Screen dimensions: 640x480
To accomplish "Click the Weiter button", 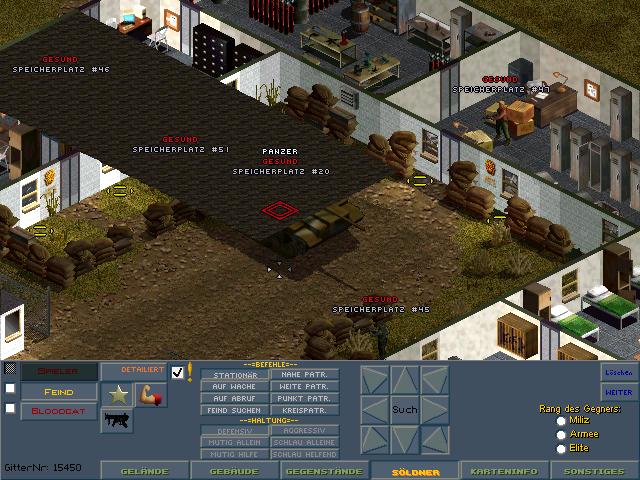I will (619, 392).
